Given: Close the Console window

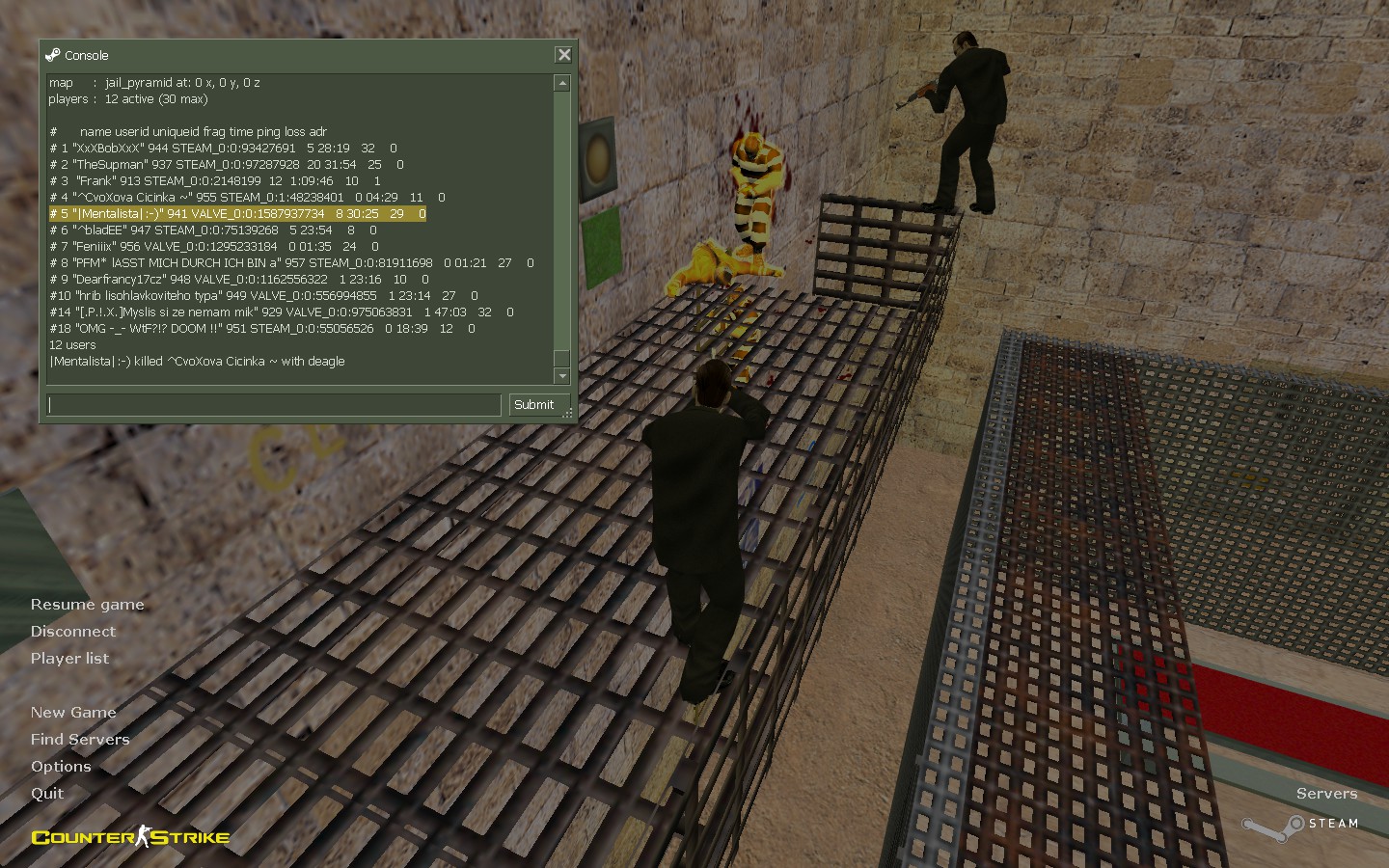Looking at the screenshot, I should (x=564, y=55).
